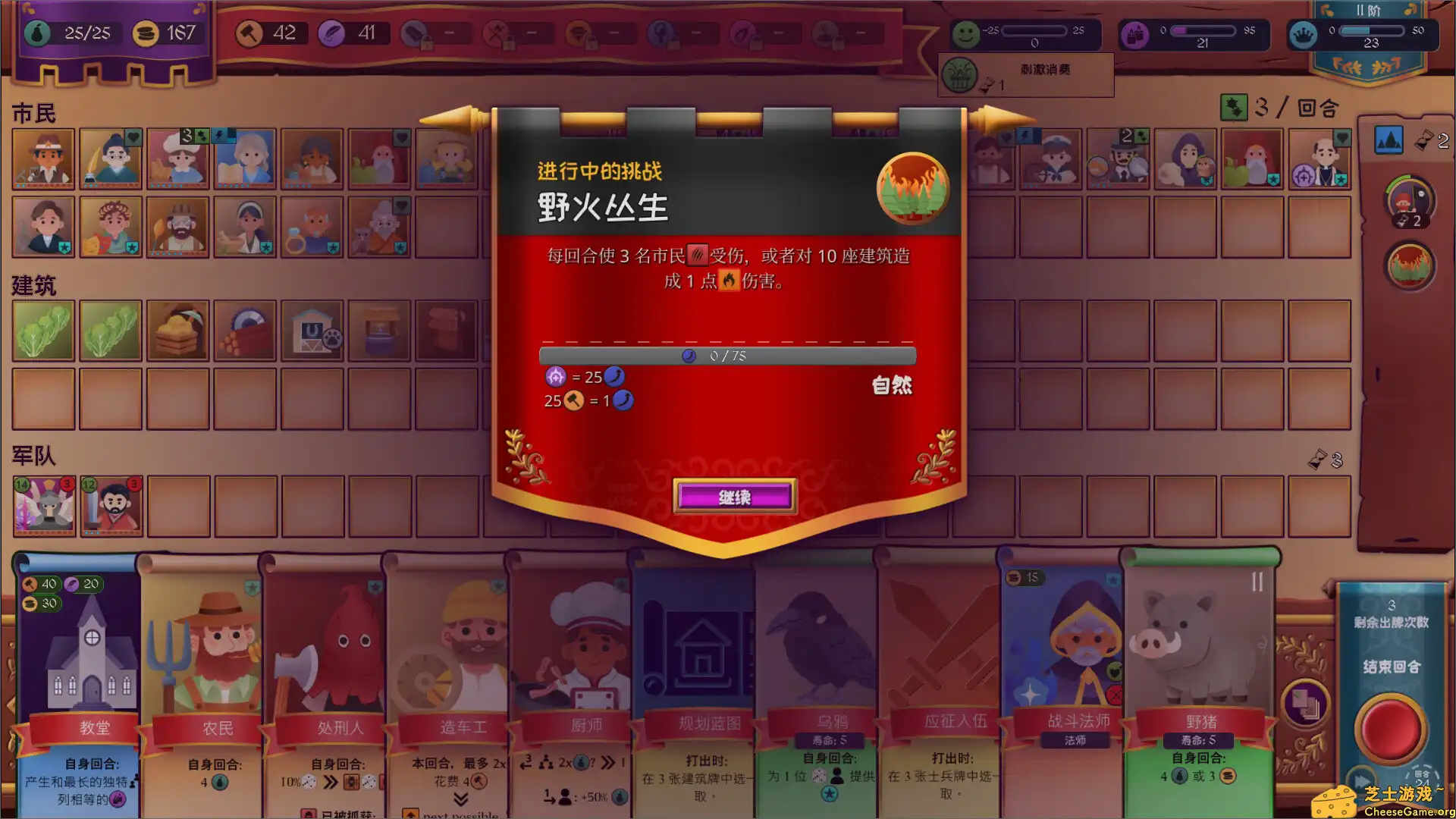
Task: Select the purple feather resource icon
Action: point(333,33)
